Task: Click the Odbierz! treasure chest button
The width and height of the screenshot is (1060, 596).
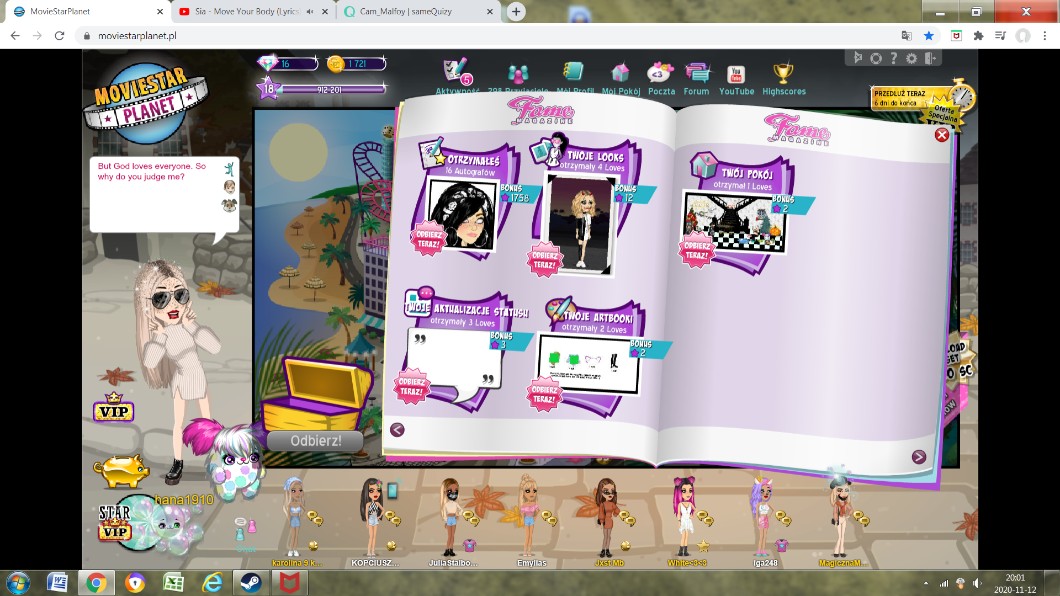Action: [315, 441]
